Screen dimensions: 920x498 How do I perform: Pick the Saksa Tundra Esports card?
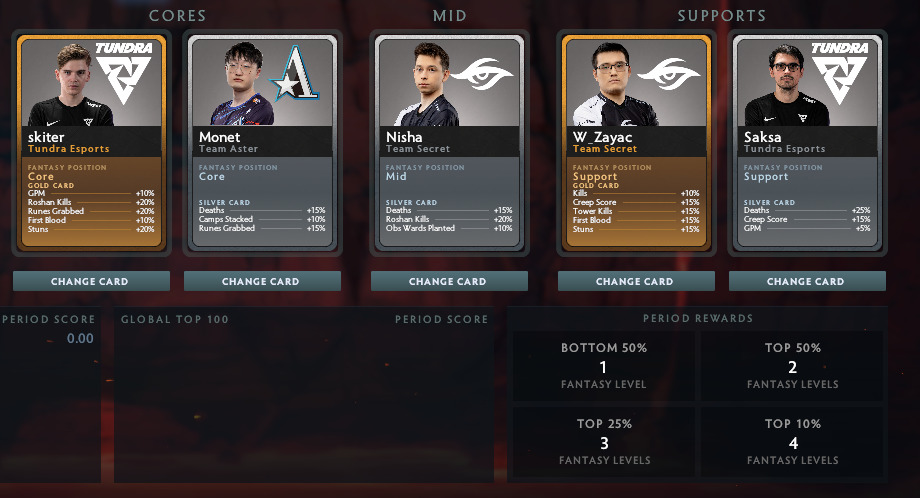(805, 146)
